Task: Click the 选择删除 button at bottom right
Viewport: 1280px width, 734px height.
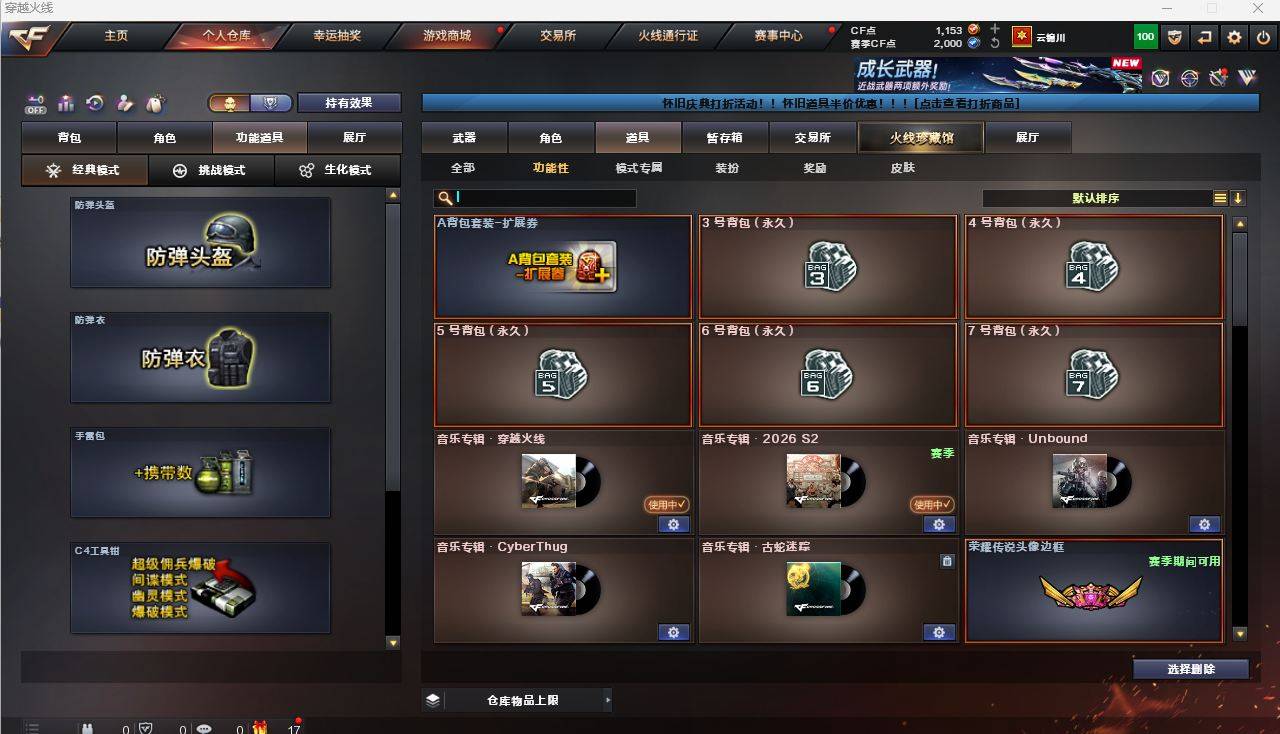Action: point(1189,668)
